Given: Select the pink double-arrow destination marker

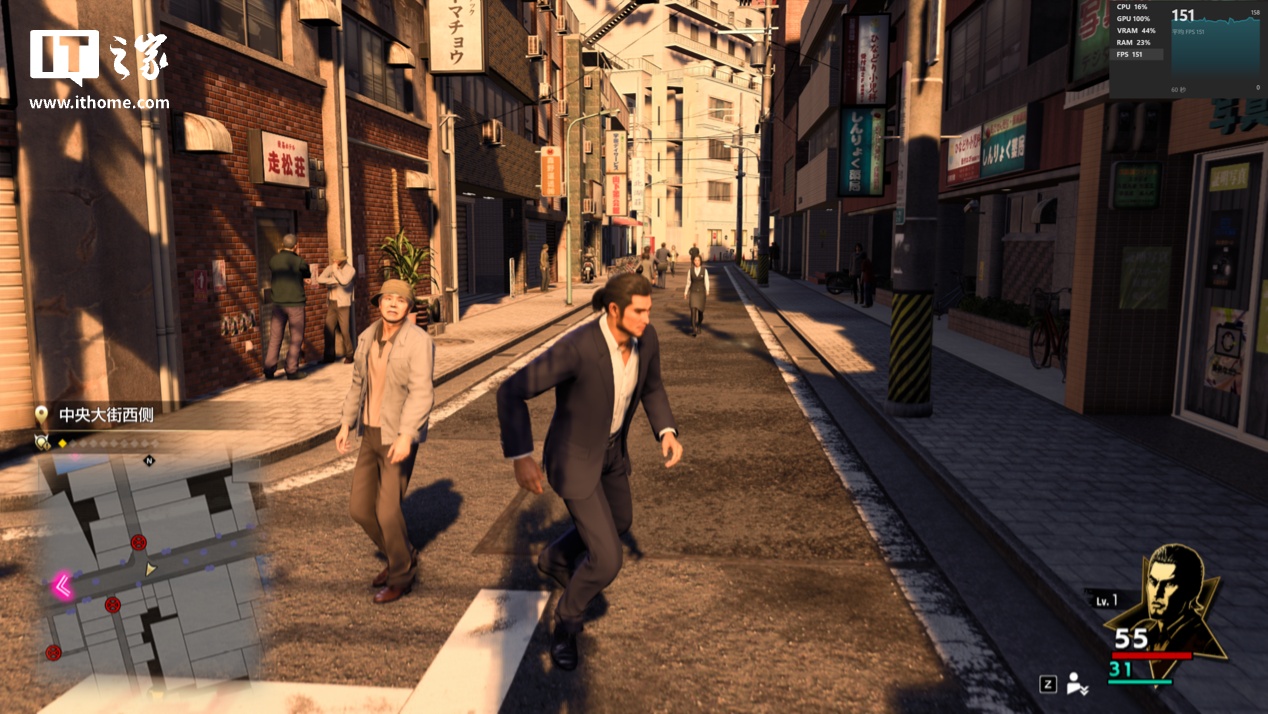Looking at the screenshot, I should pyautogui.click(x=62, y=586).
